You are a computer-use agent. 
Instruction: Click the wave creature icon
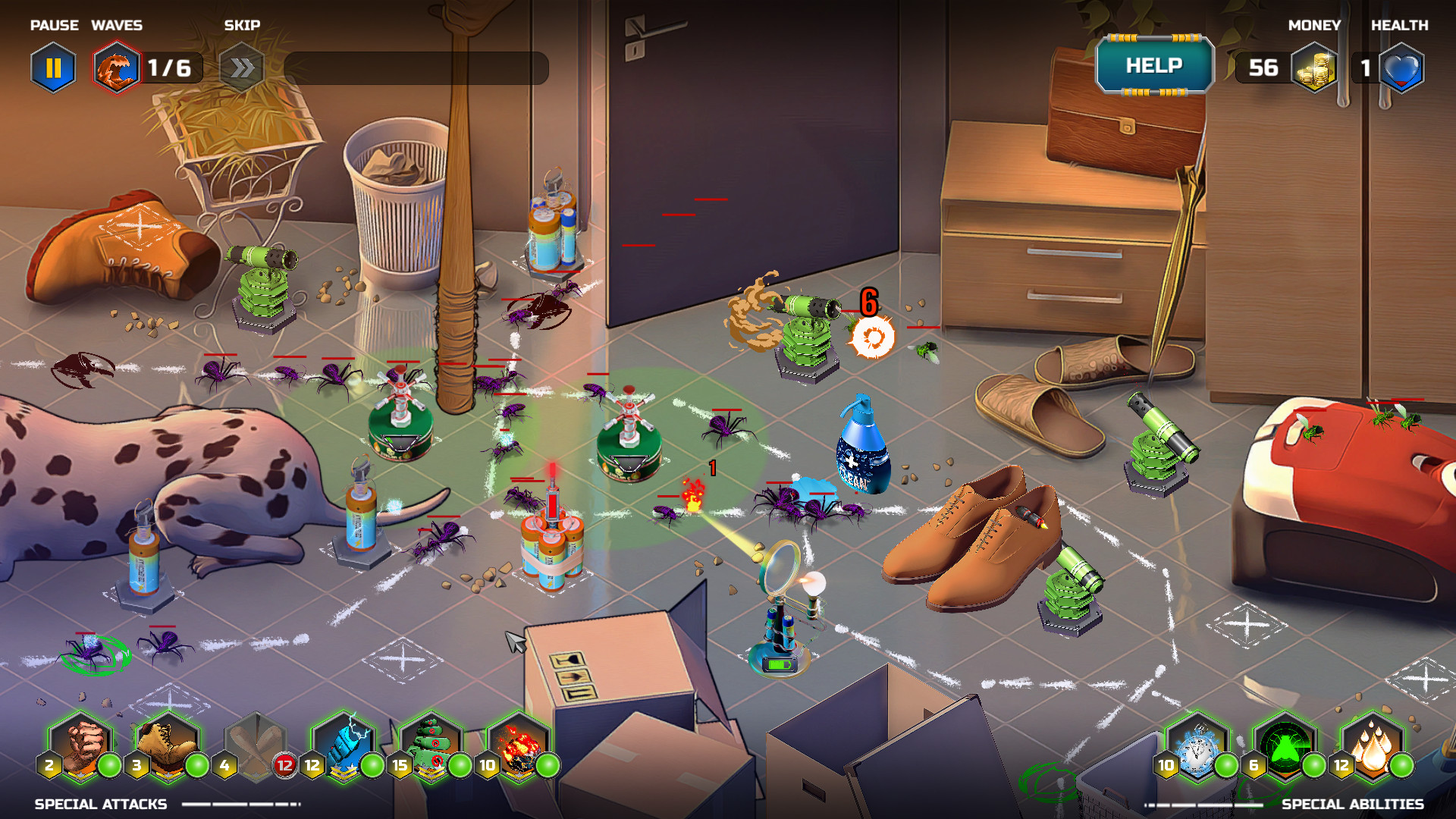[117, 68]
